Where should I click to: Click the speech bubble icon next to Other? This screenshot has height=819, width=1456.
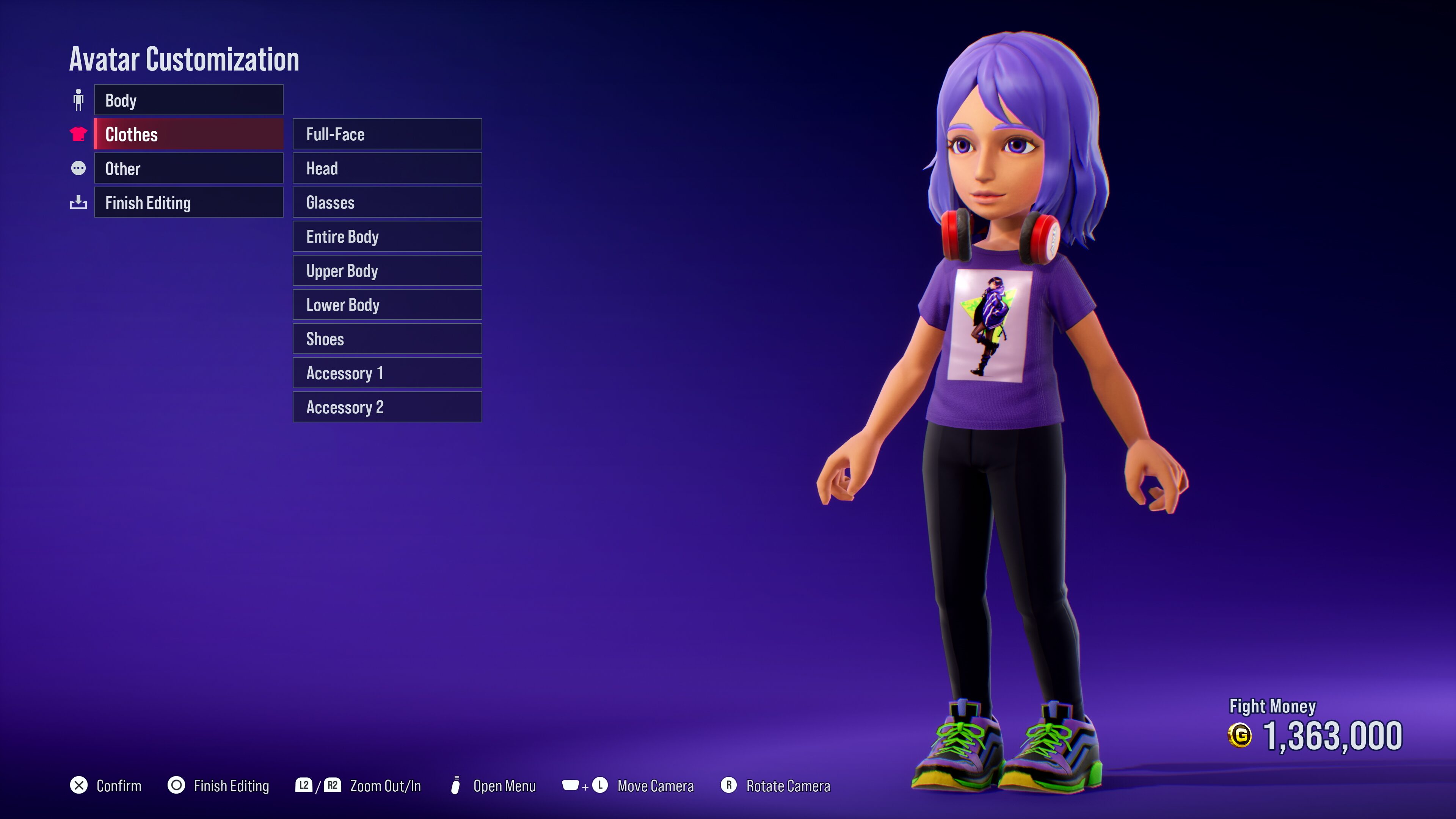pyautogui.click(x=78, y=168)
